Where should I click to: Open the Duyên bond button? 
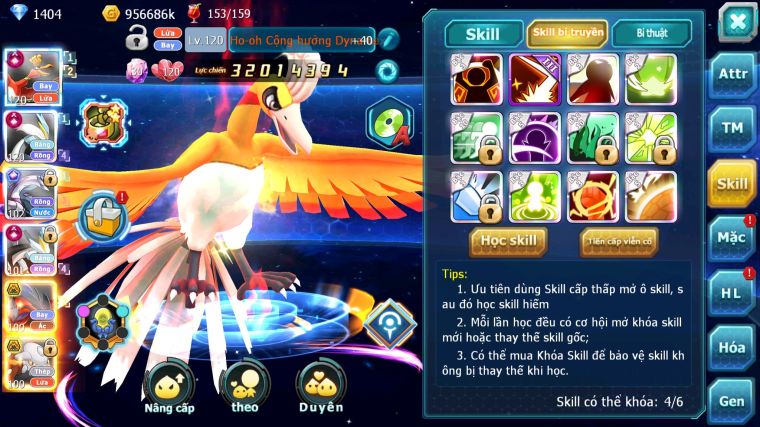[320, 388]
